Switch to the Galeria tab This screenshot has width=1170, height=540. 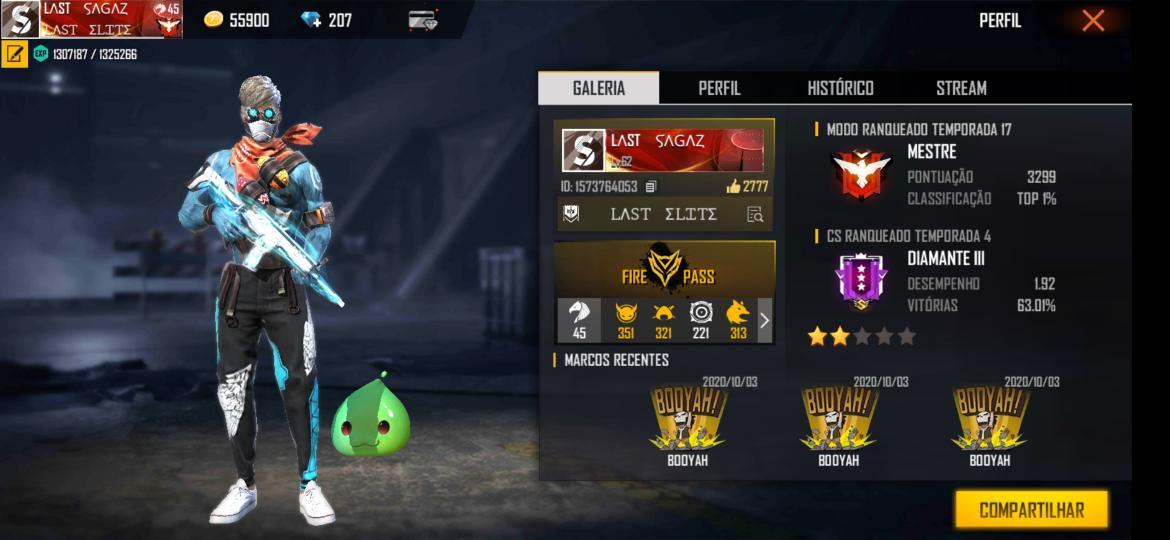(598, 88)
